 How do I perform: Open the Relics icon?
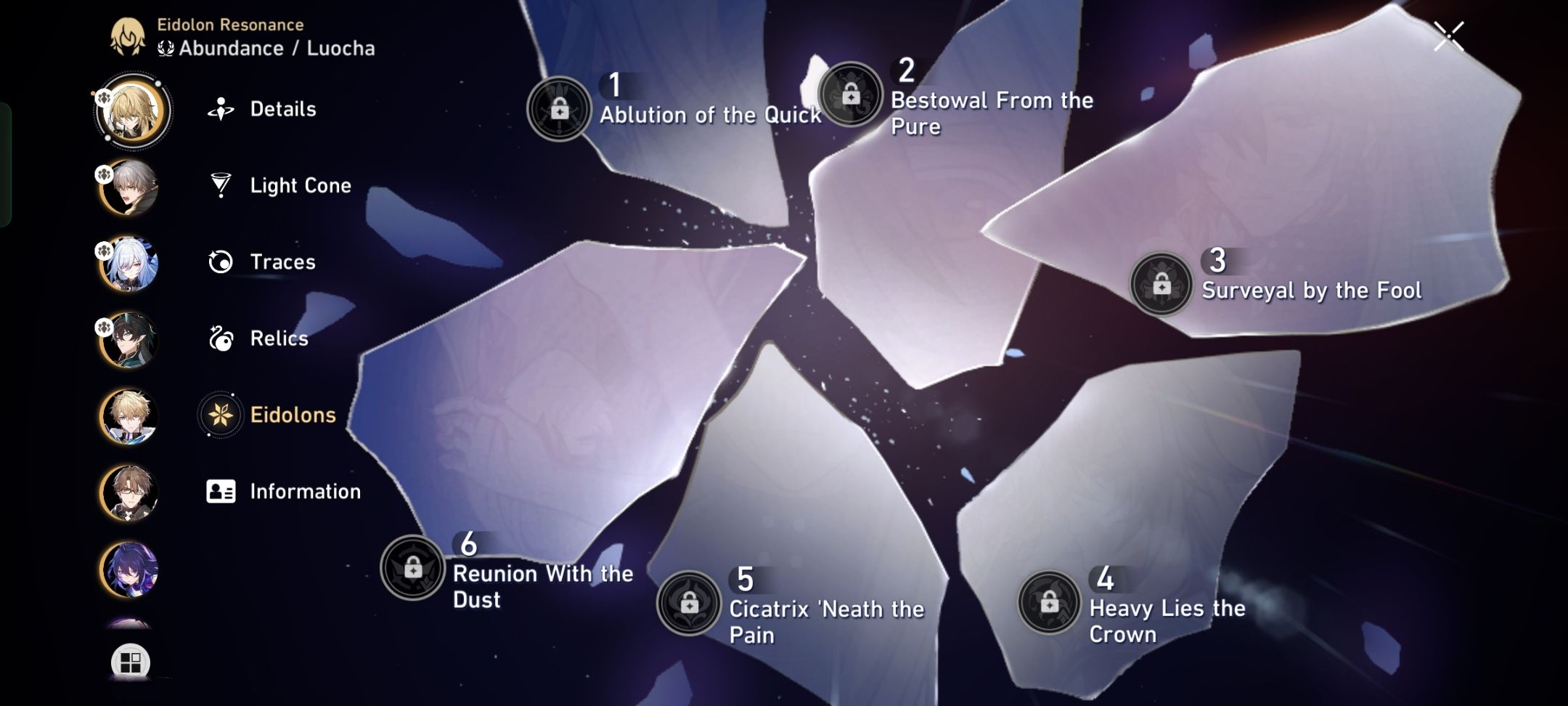221,338
